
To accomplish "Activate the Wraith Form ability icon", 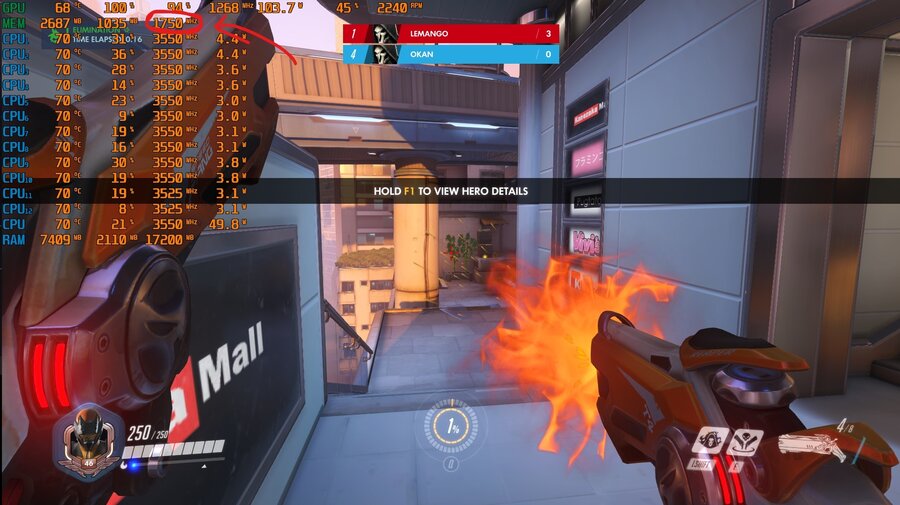I will [712, 442].
